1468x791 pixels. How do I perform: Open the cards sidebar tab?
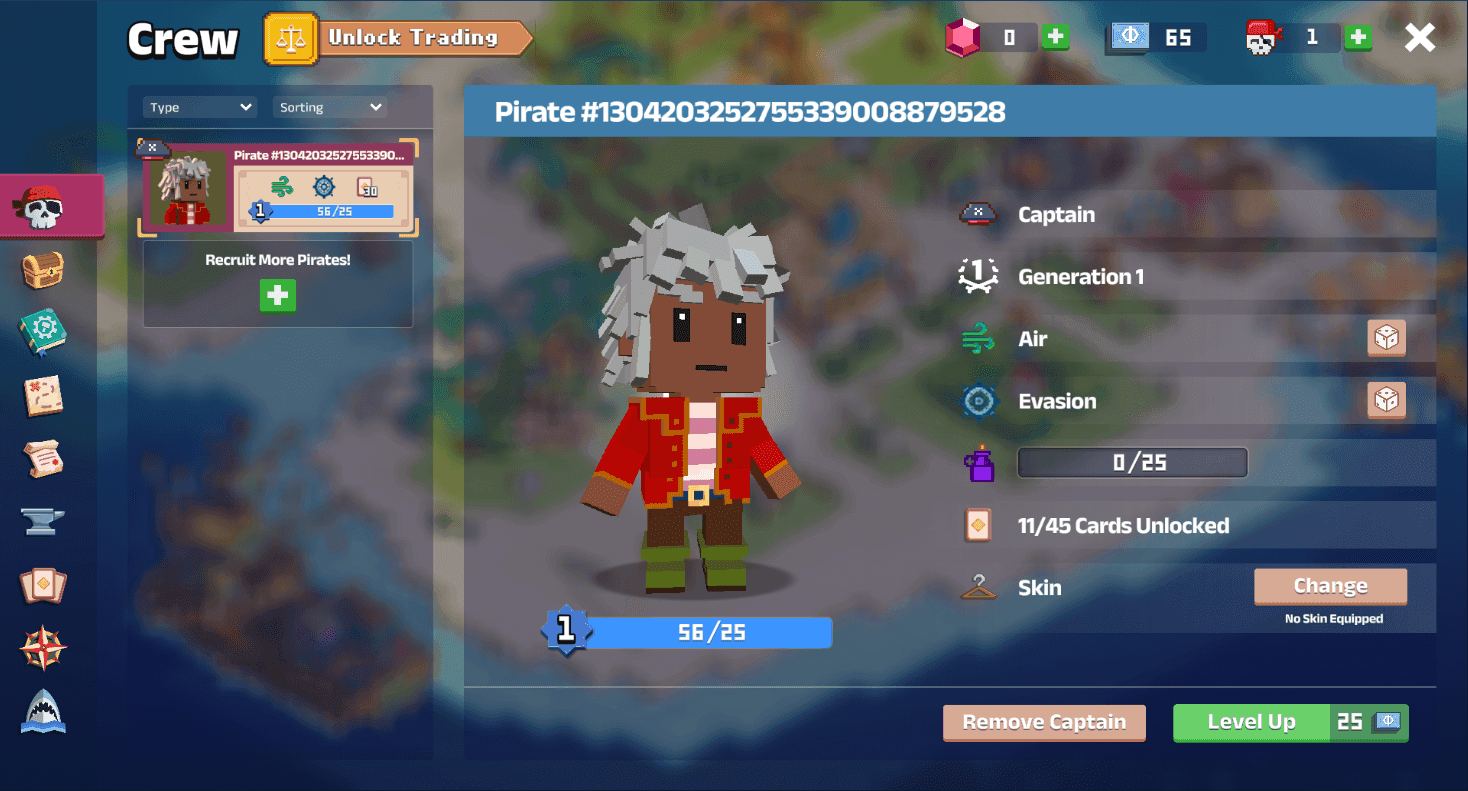click(x=43, y=586)
